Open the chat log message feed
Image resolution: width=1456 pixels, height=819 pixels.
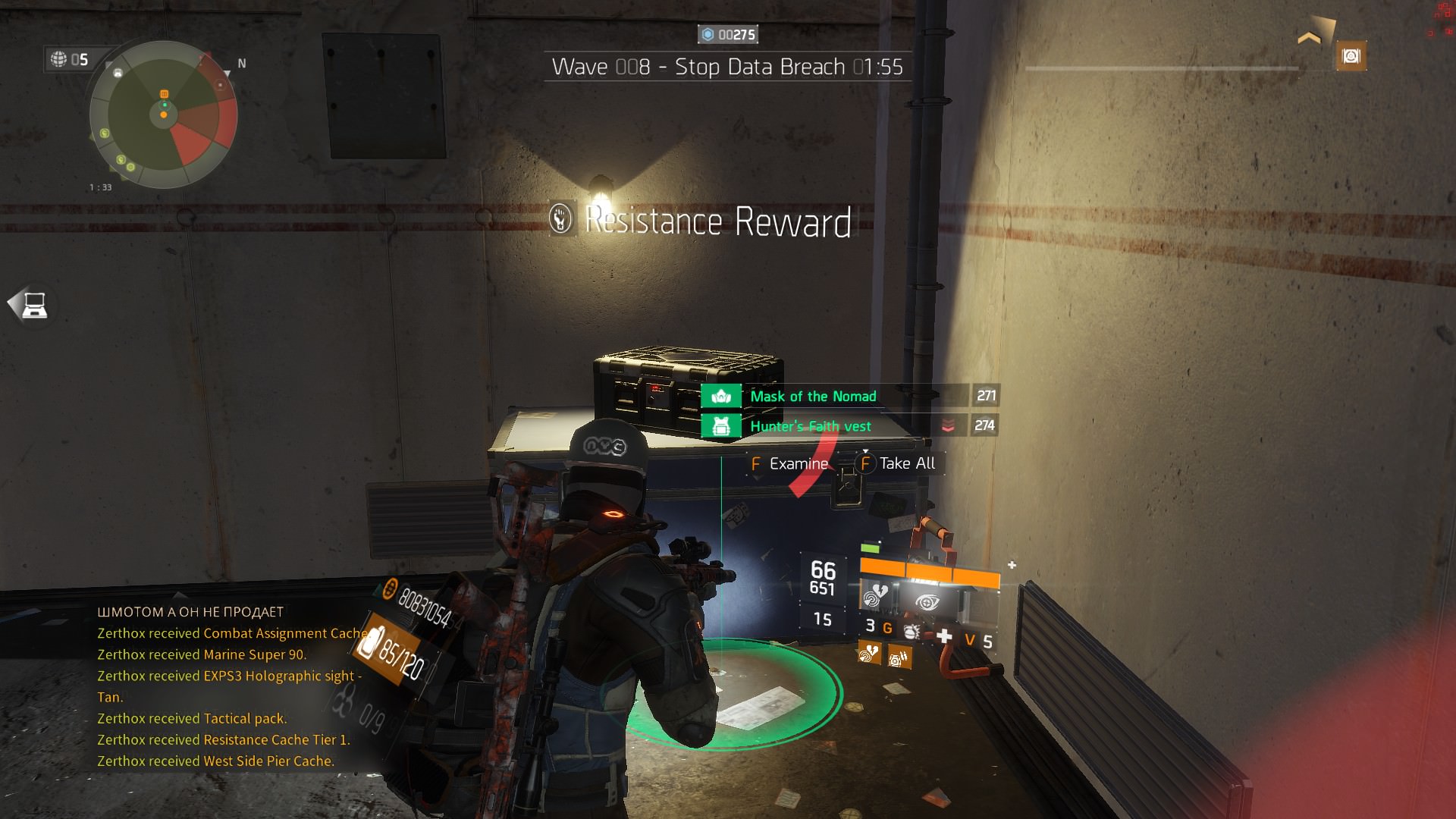(227, 686)
